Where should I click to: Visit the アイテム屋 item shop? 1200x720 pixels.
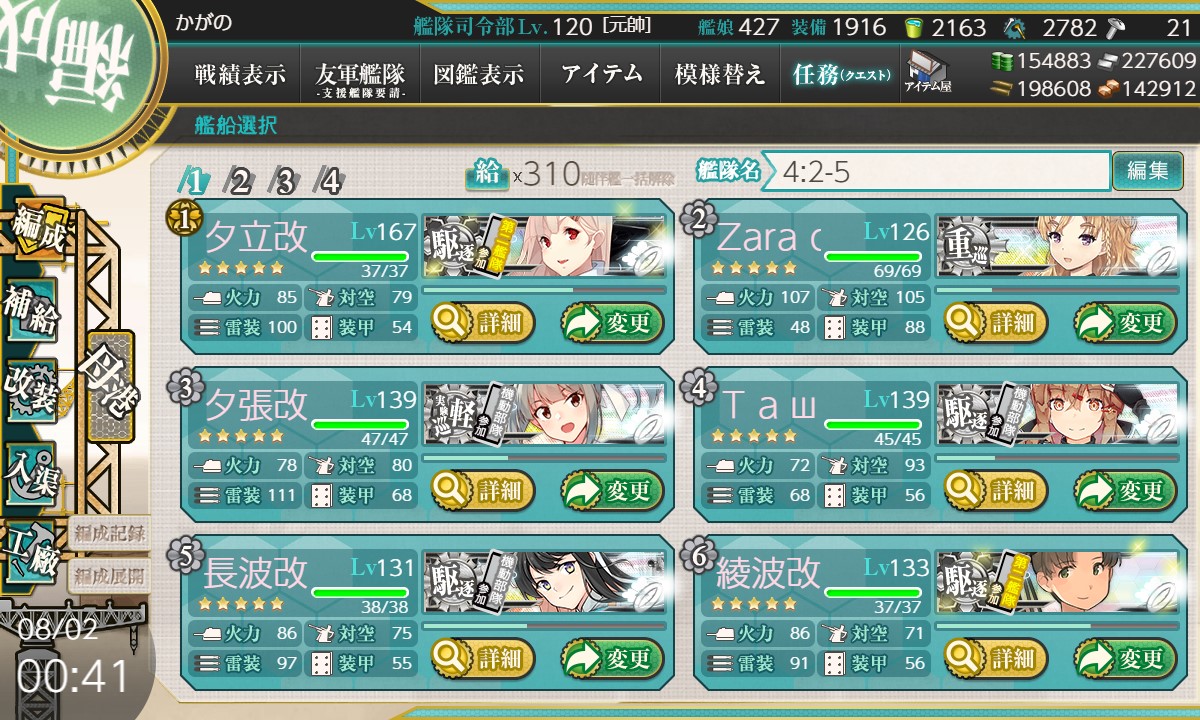point(927,73)
